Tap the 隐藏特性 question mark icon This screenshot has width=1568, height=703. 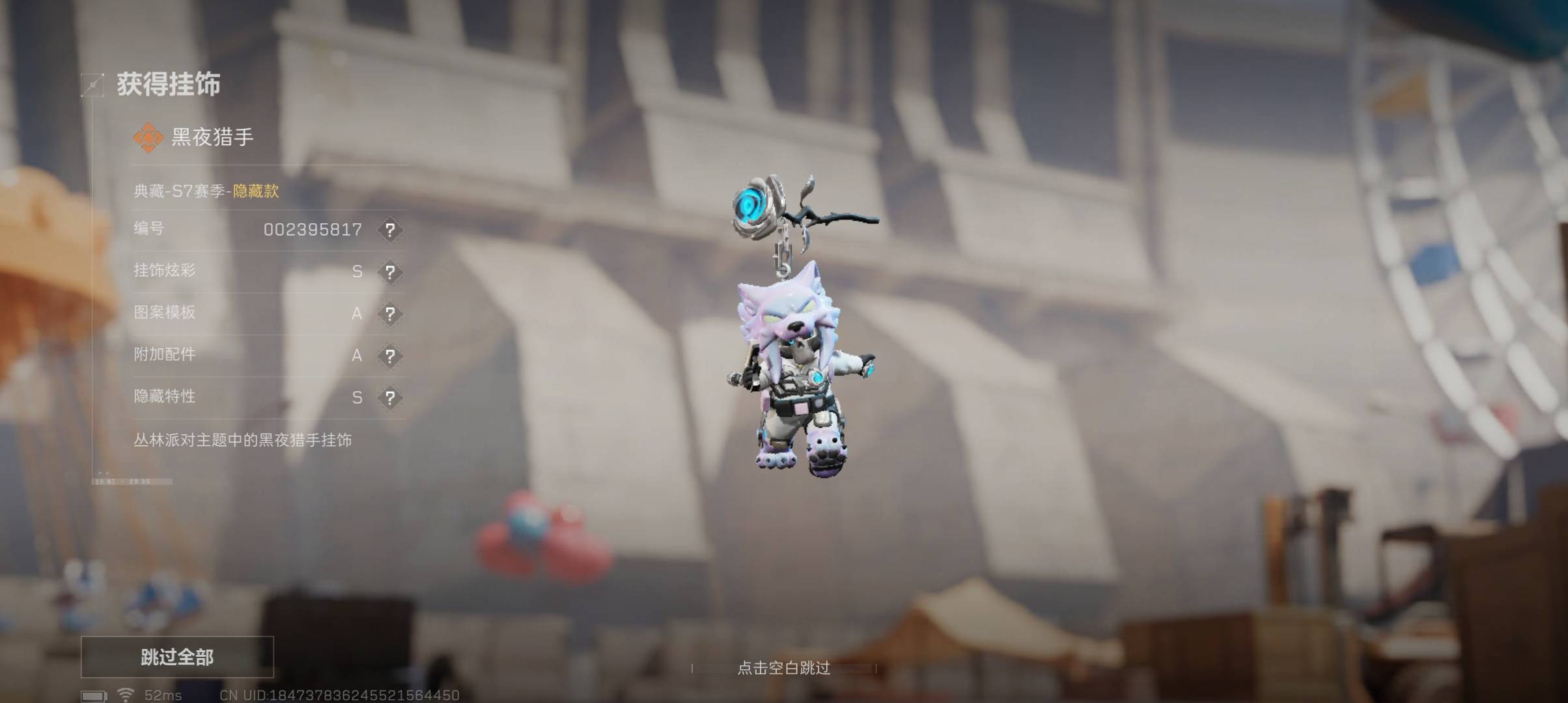pyautogui.click(x=389, y=397)
